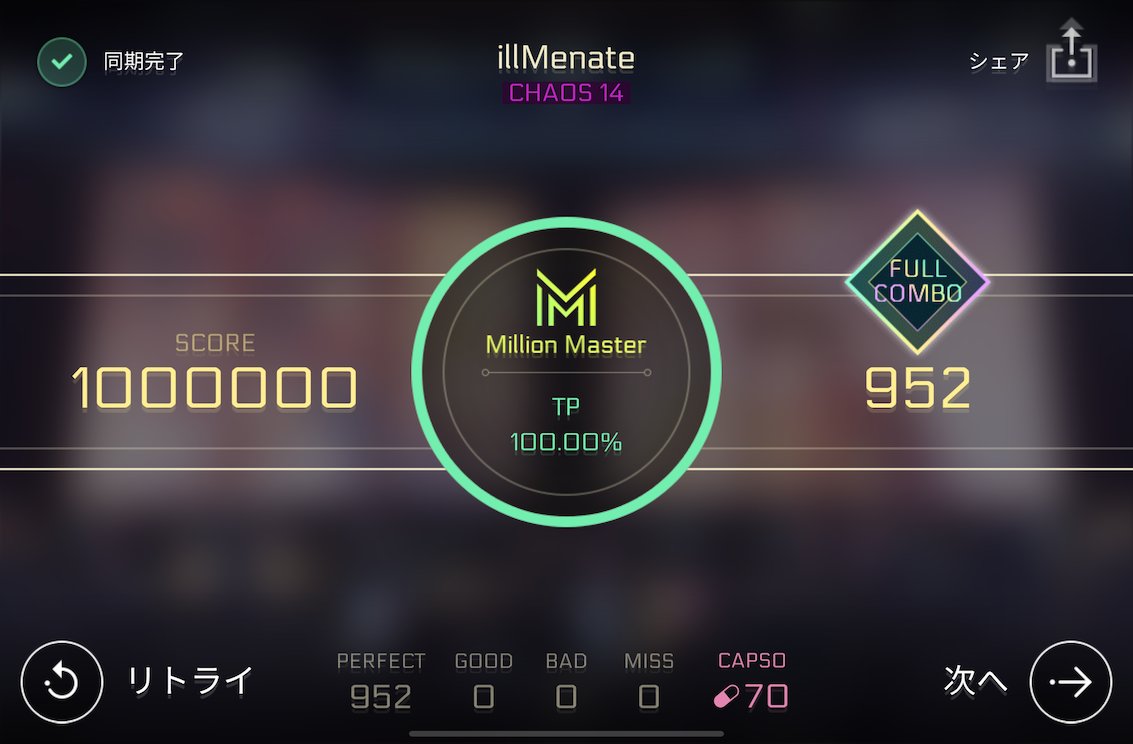Tap the 同期完了 sync checkmark icon
1133x744 pixels.
click(x=62, y=62)
